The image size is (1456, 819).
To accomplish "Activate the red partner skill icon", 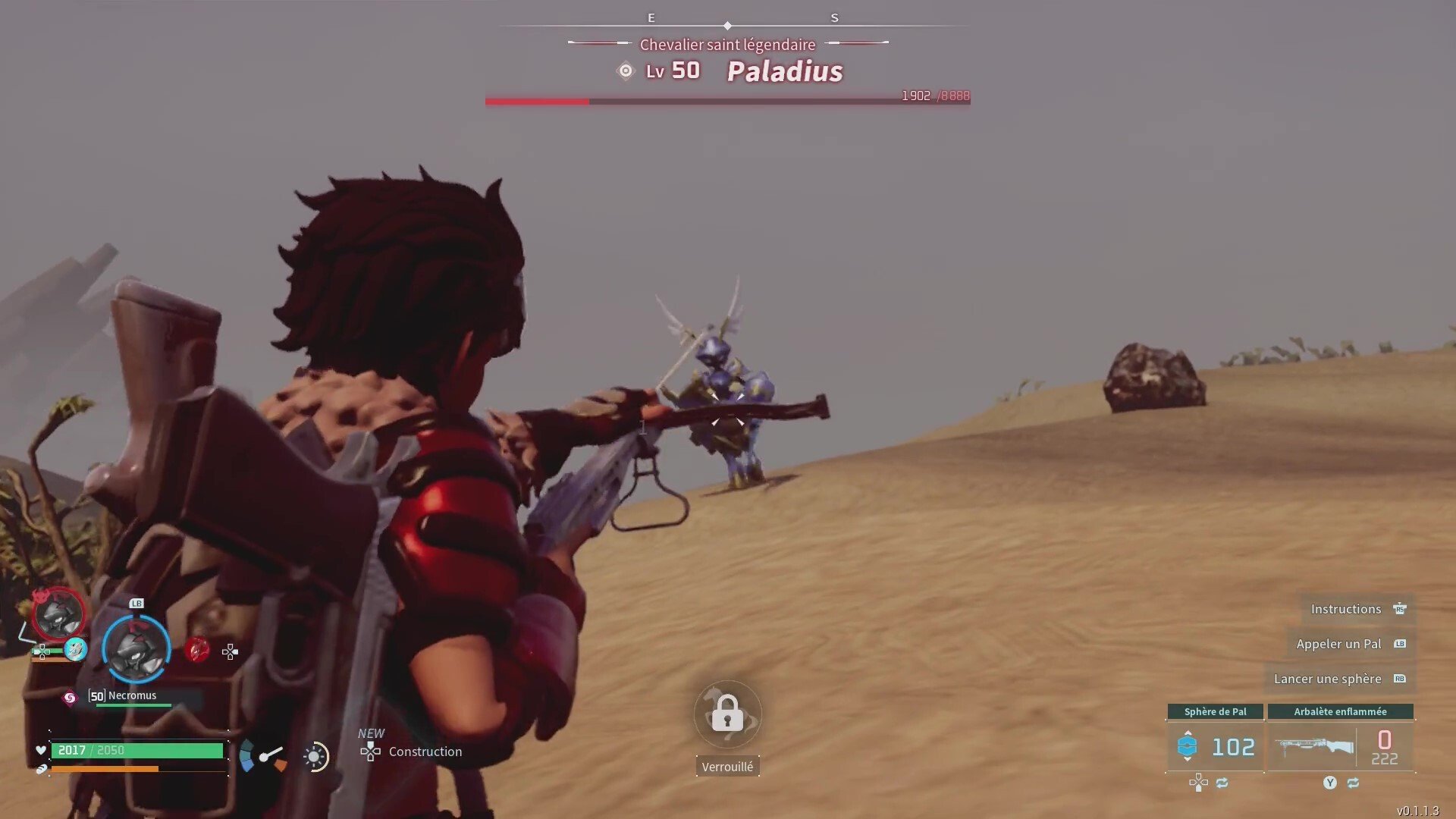I will coord(197,650).
